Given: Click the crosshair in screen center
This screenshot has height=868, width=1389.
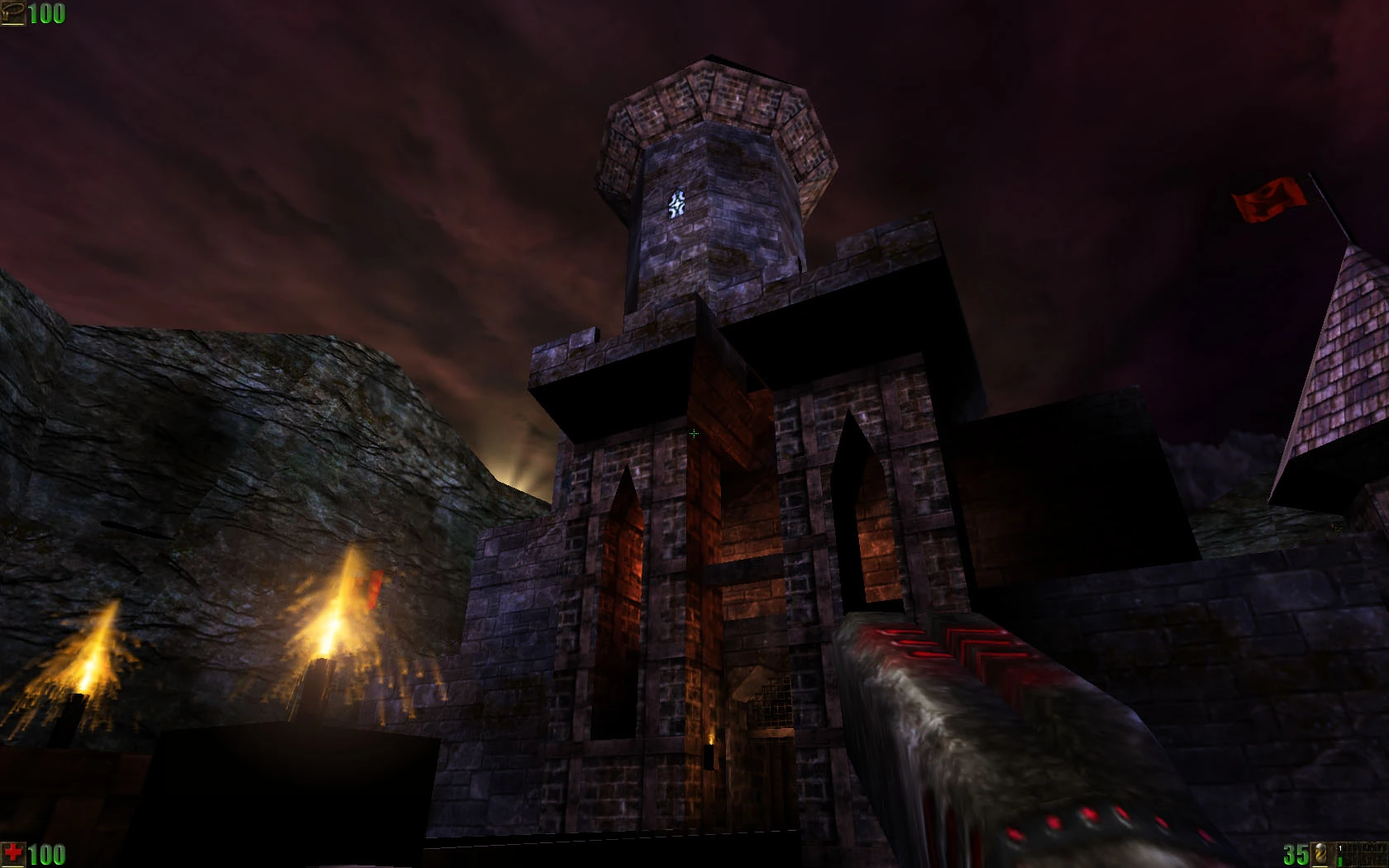Looking at the screenshot, I should pos(694,434).
